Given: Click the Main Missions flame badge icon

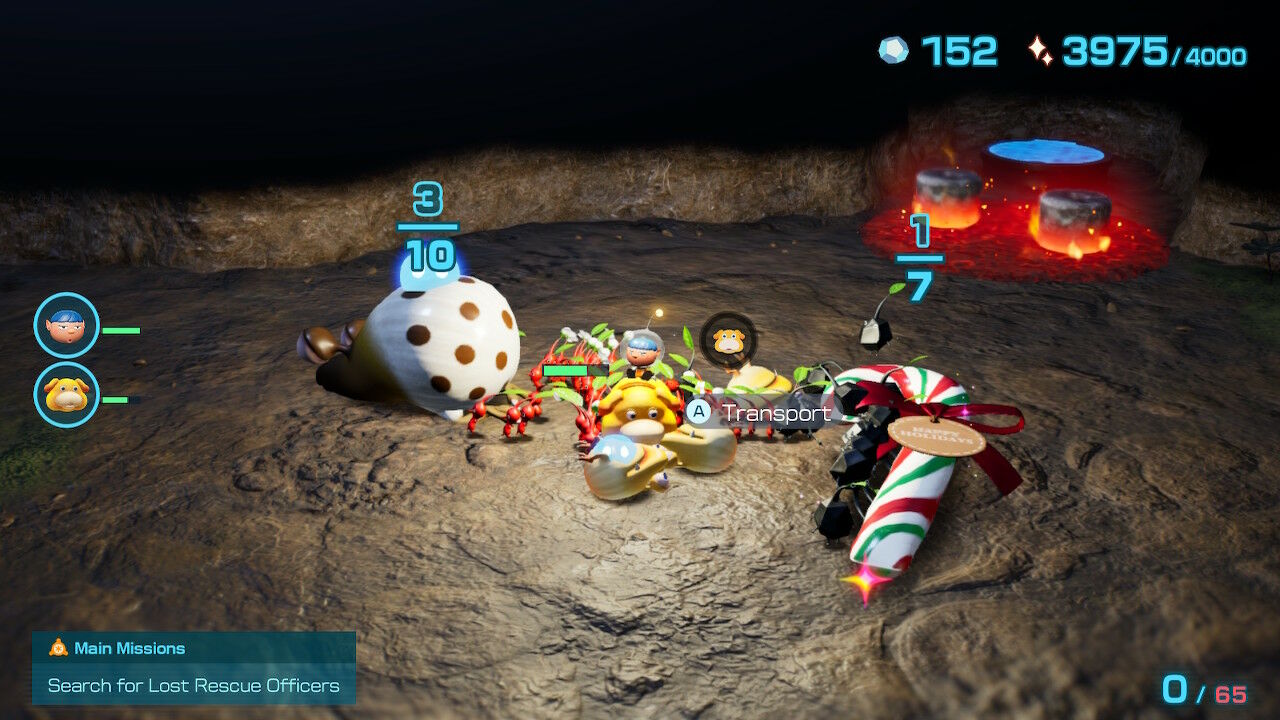Looking at the screenshot, I should pos(57,648).
